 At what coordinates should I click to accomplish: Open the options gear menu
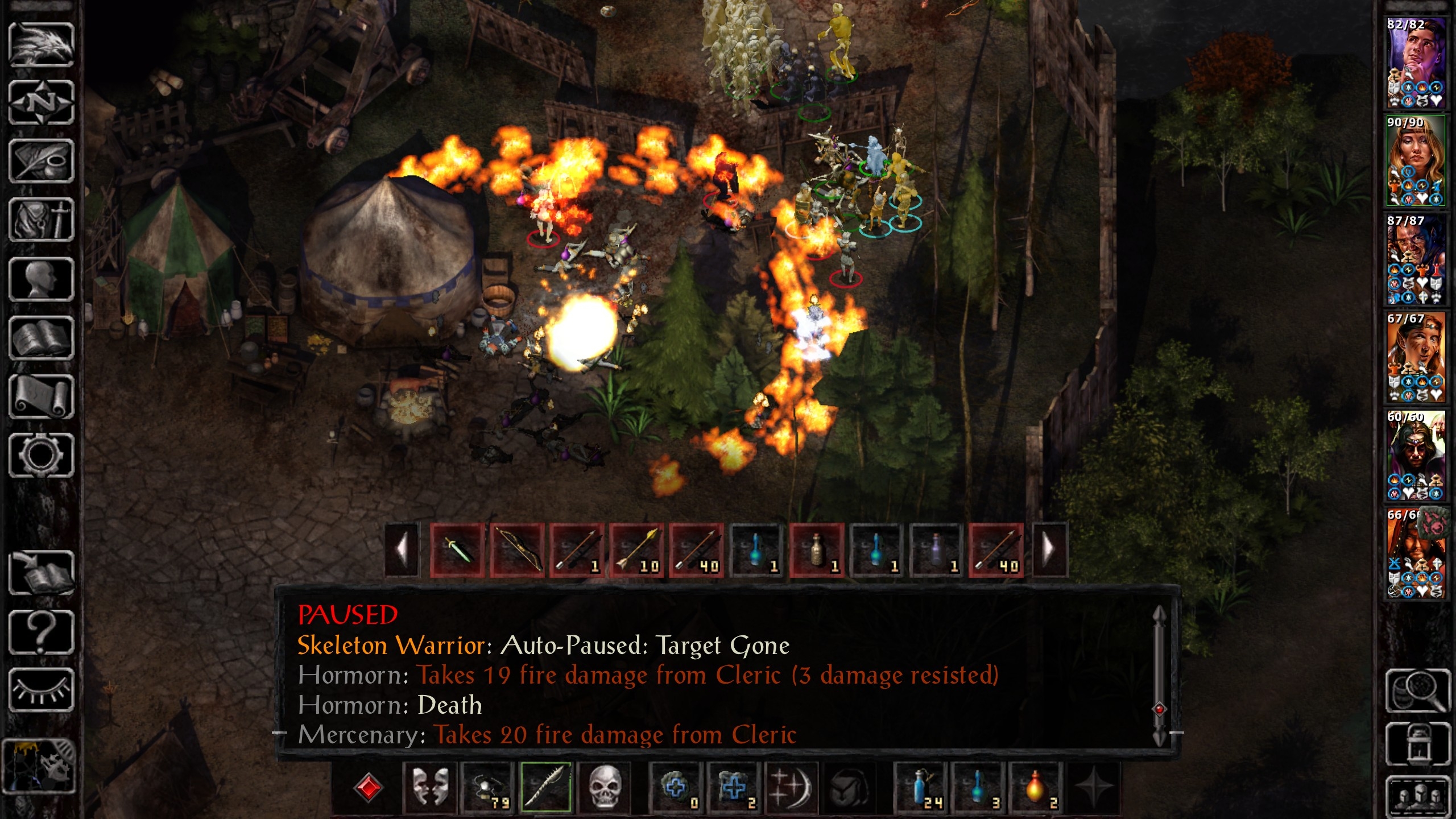click(41, 455)
